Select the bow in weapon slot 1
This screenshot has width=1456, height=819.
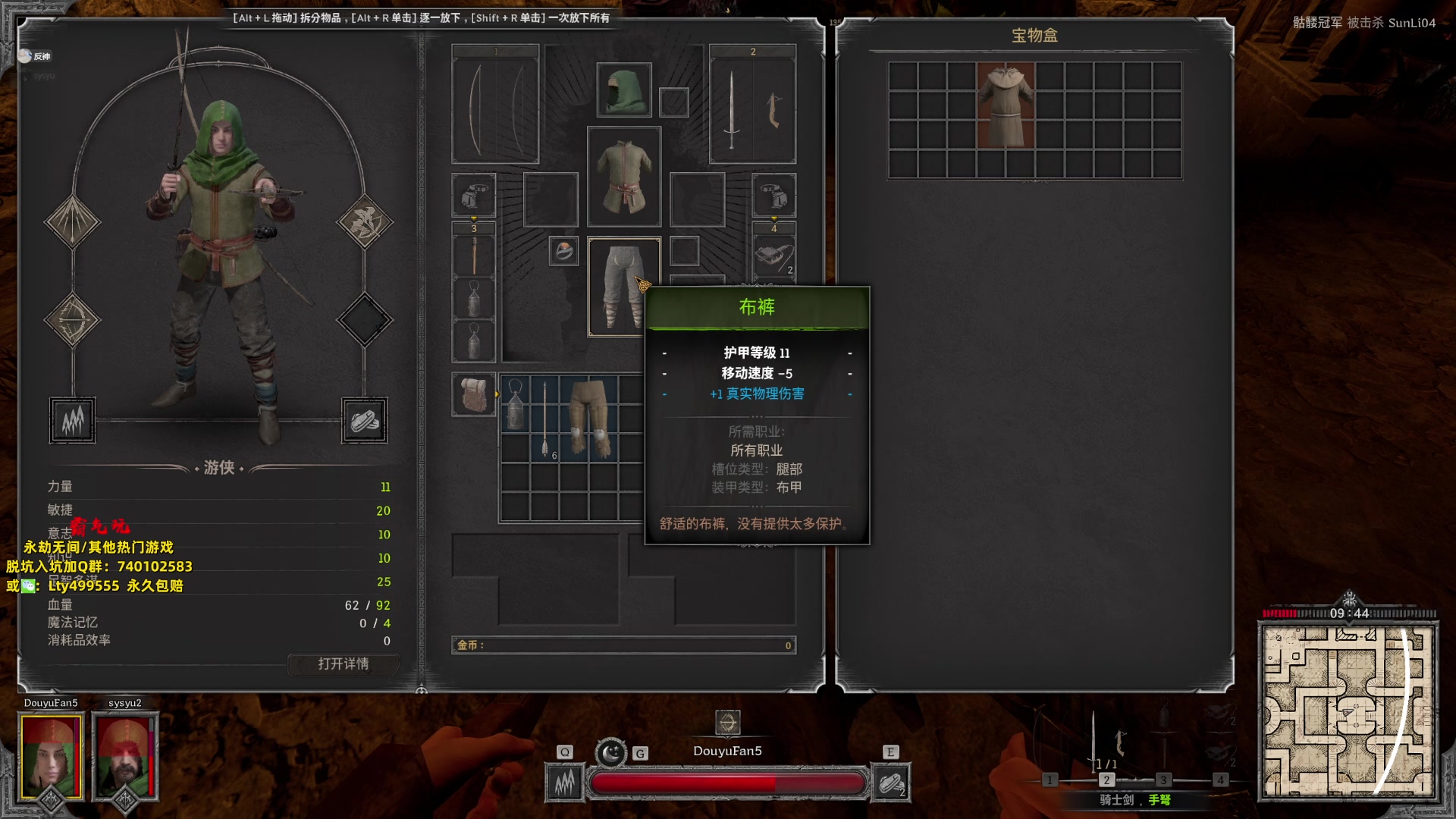tap(494, 106)
